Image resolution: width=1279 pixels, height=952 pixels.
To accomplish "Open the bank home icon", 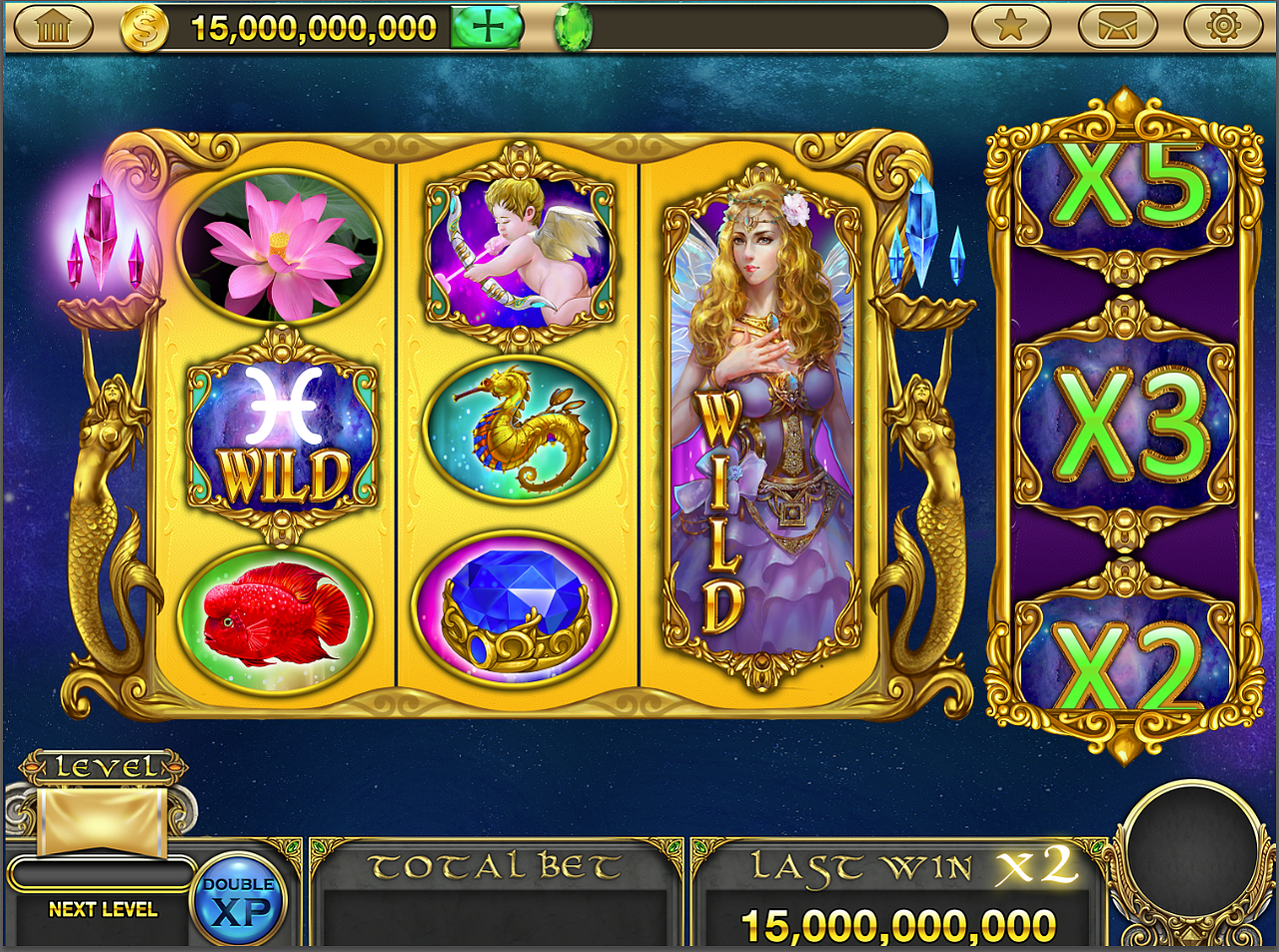I will click(x=50, y=26).
